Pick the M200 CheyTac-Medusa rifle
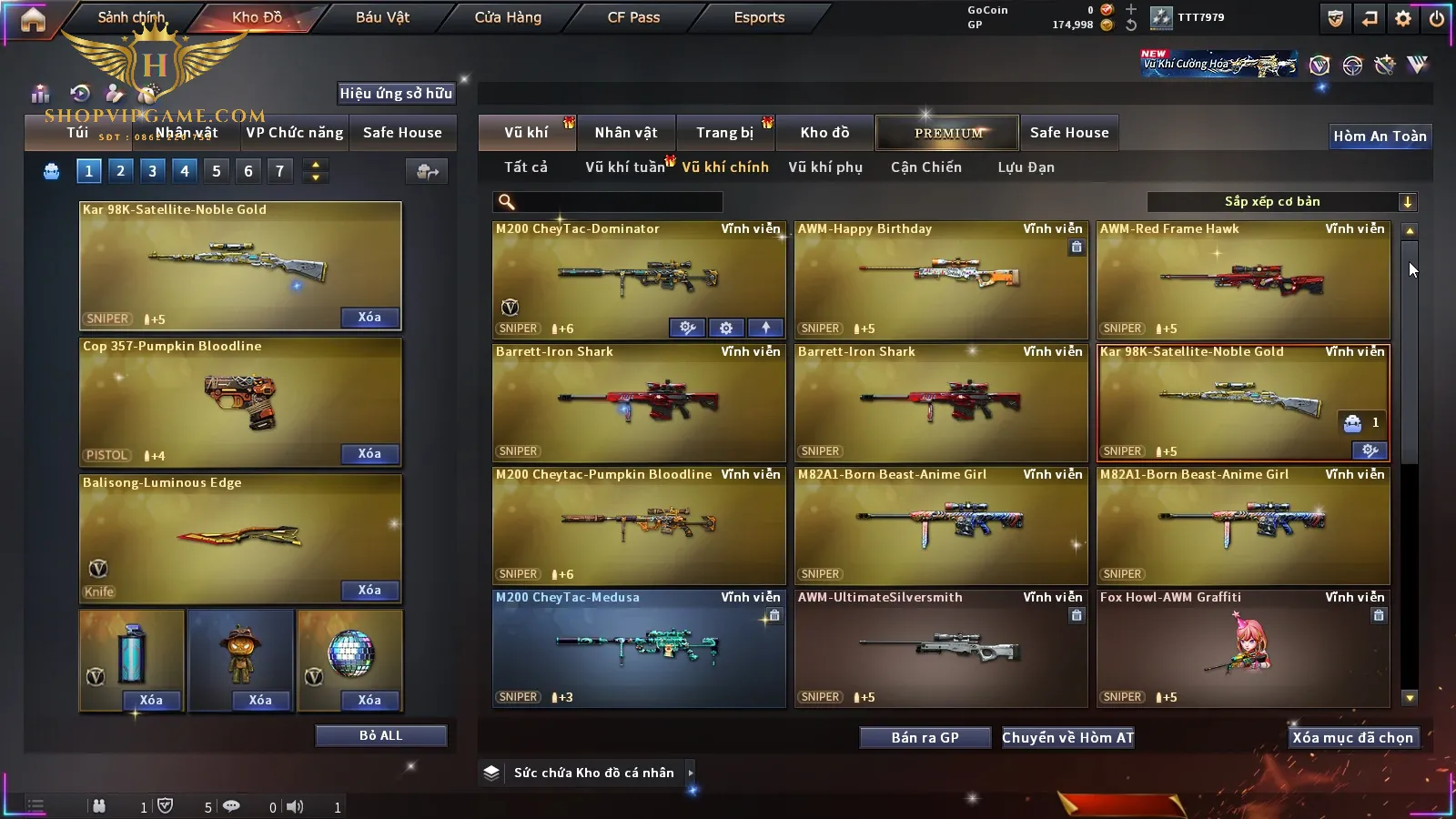 click(639, 648)
